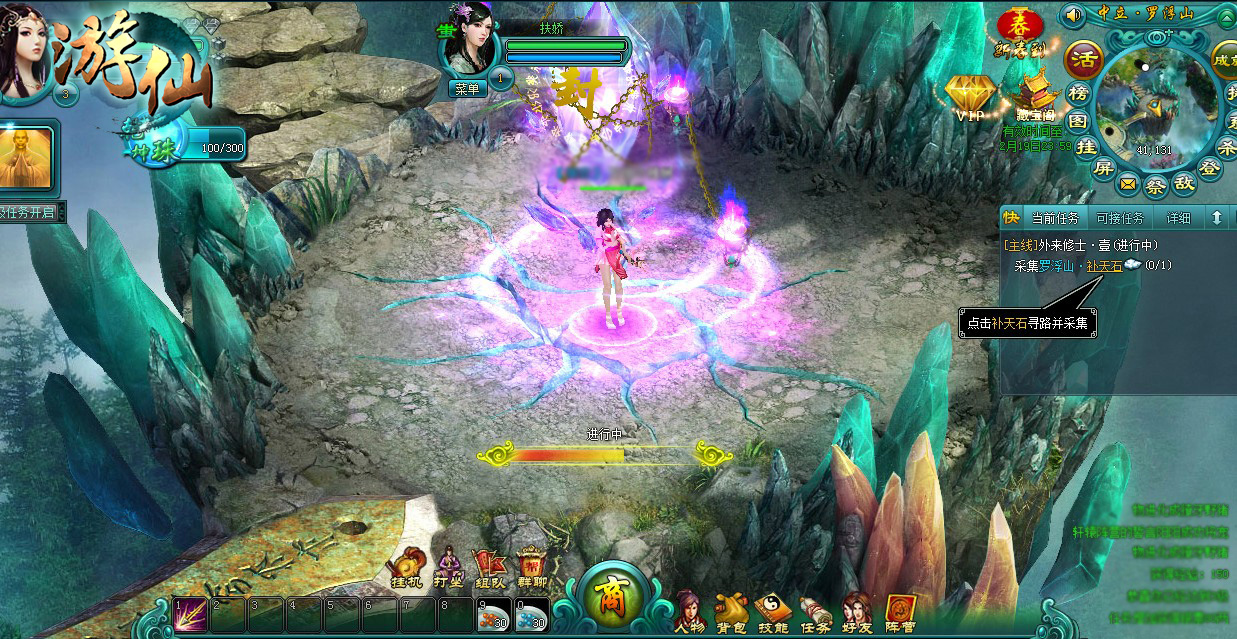Activate the 挂机 auto-battle icon
The image size is (1237, 639).
pyautogui.click(x=406, y=566)
